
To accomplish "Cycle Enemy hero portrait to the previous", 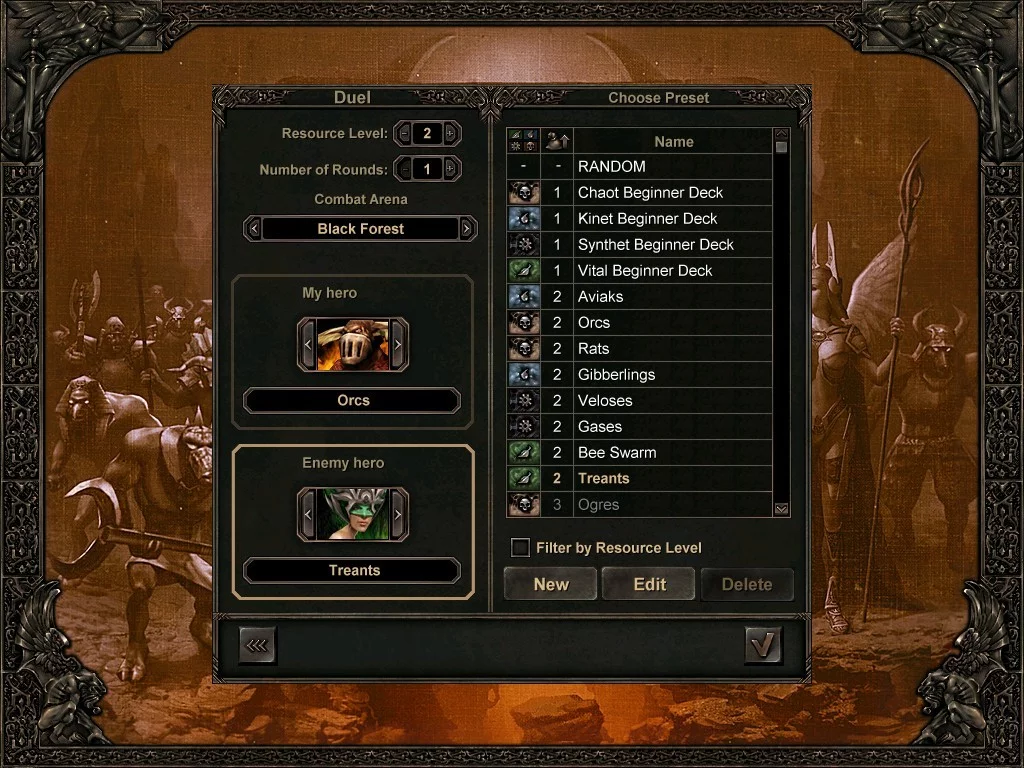I will 308,515.
